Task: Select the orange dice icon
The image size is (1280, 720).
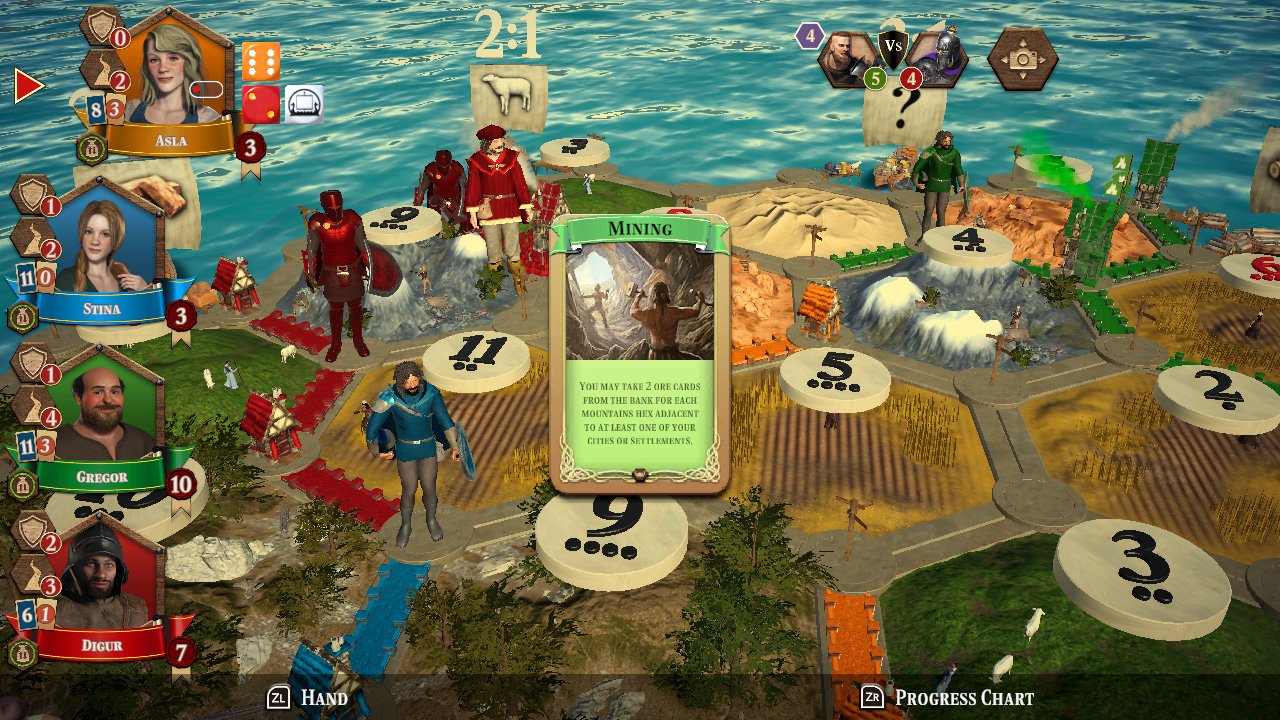Action: (x=262, y=62)
